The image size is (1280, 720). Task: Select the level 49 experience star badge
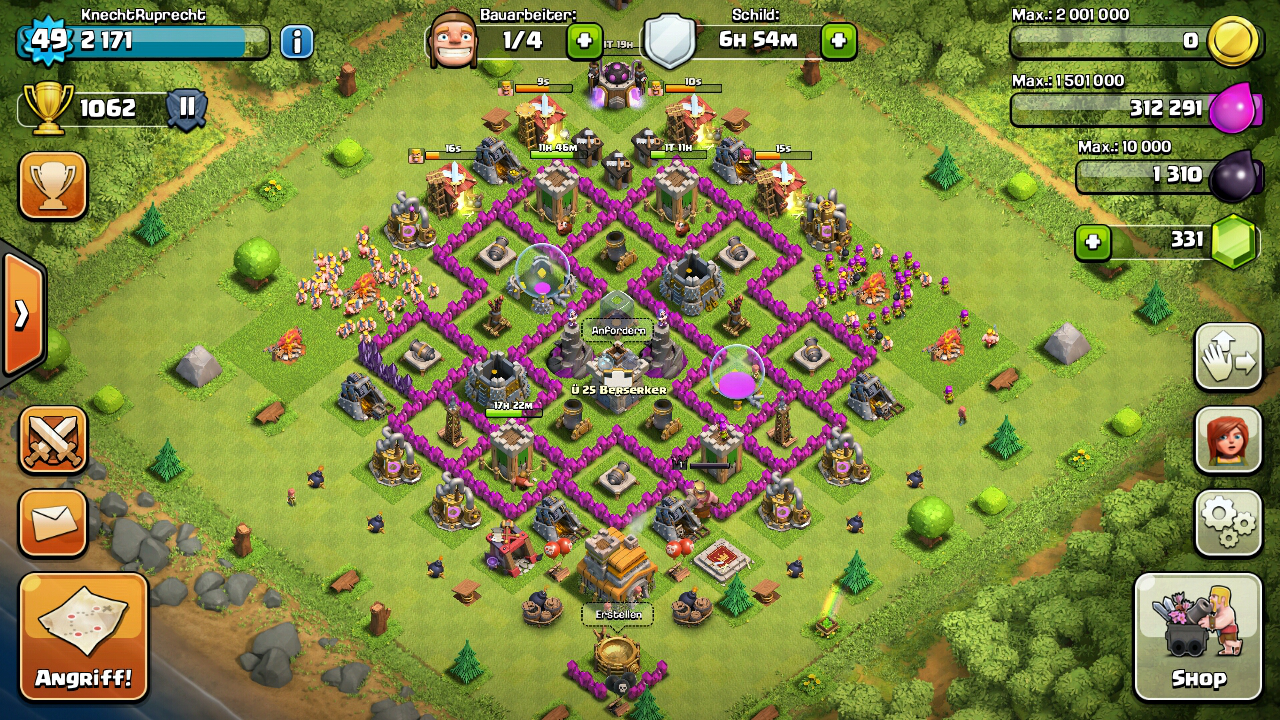pos(45,41)
